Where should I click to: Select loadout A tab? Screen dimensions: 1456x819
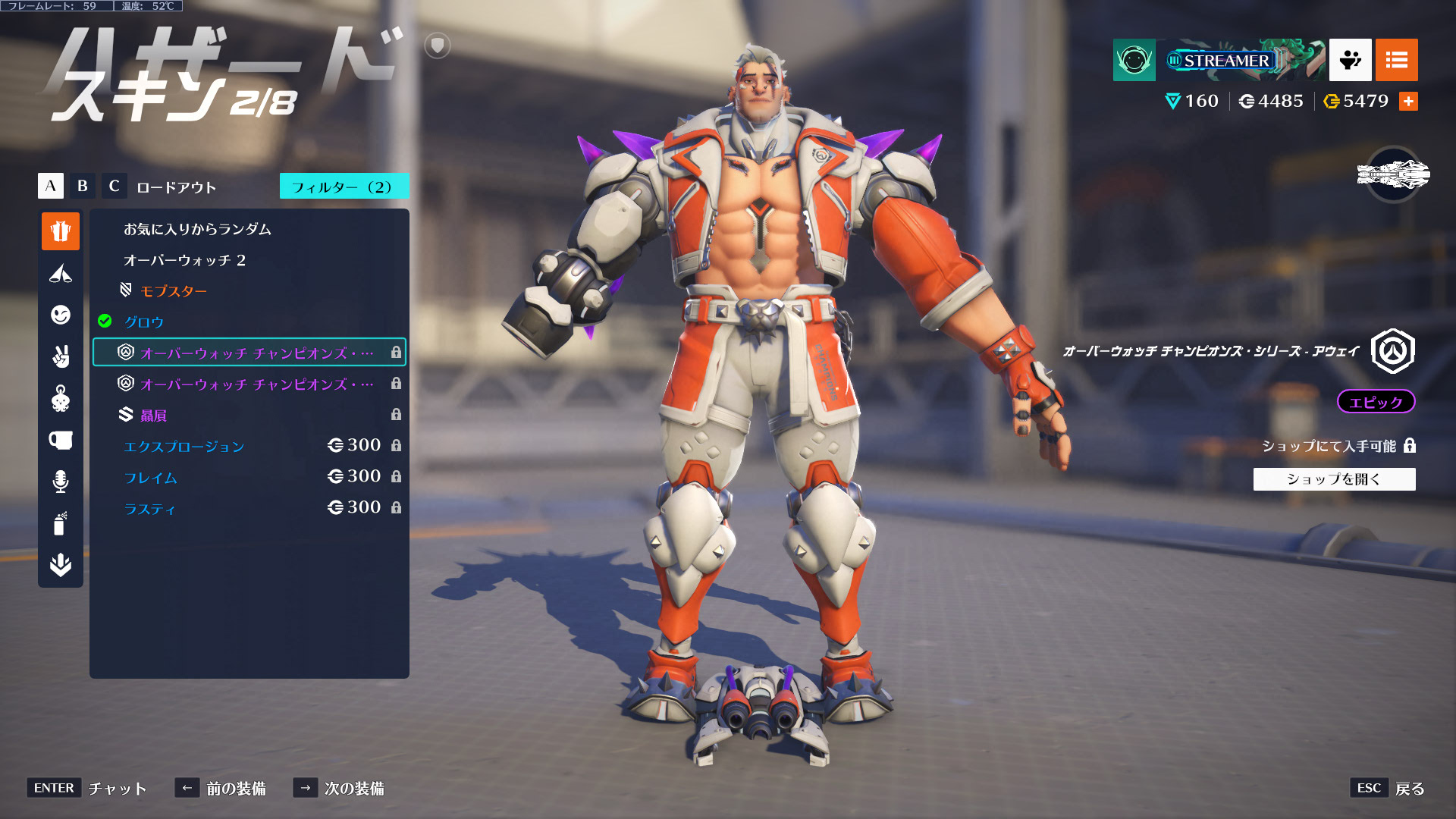(51, 186)
